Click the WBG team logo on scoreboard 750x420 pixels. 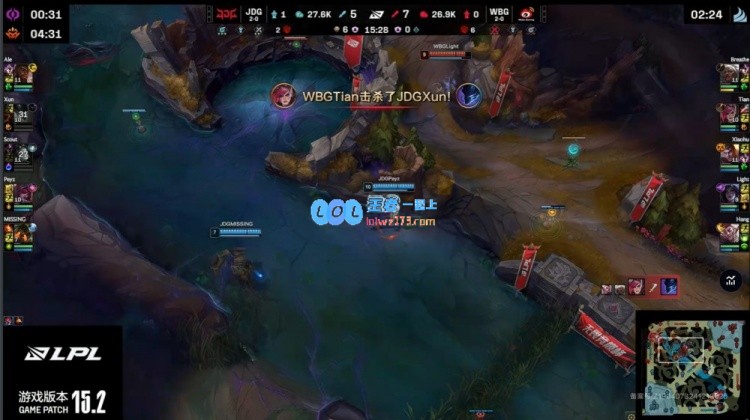click(527, 14)
